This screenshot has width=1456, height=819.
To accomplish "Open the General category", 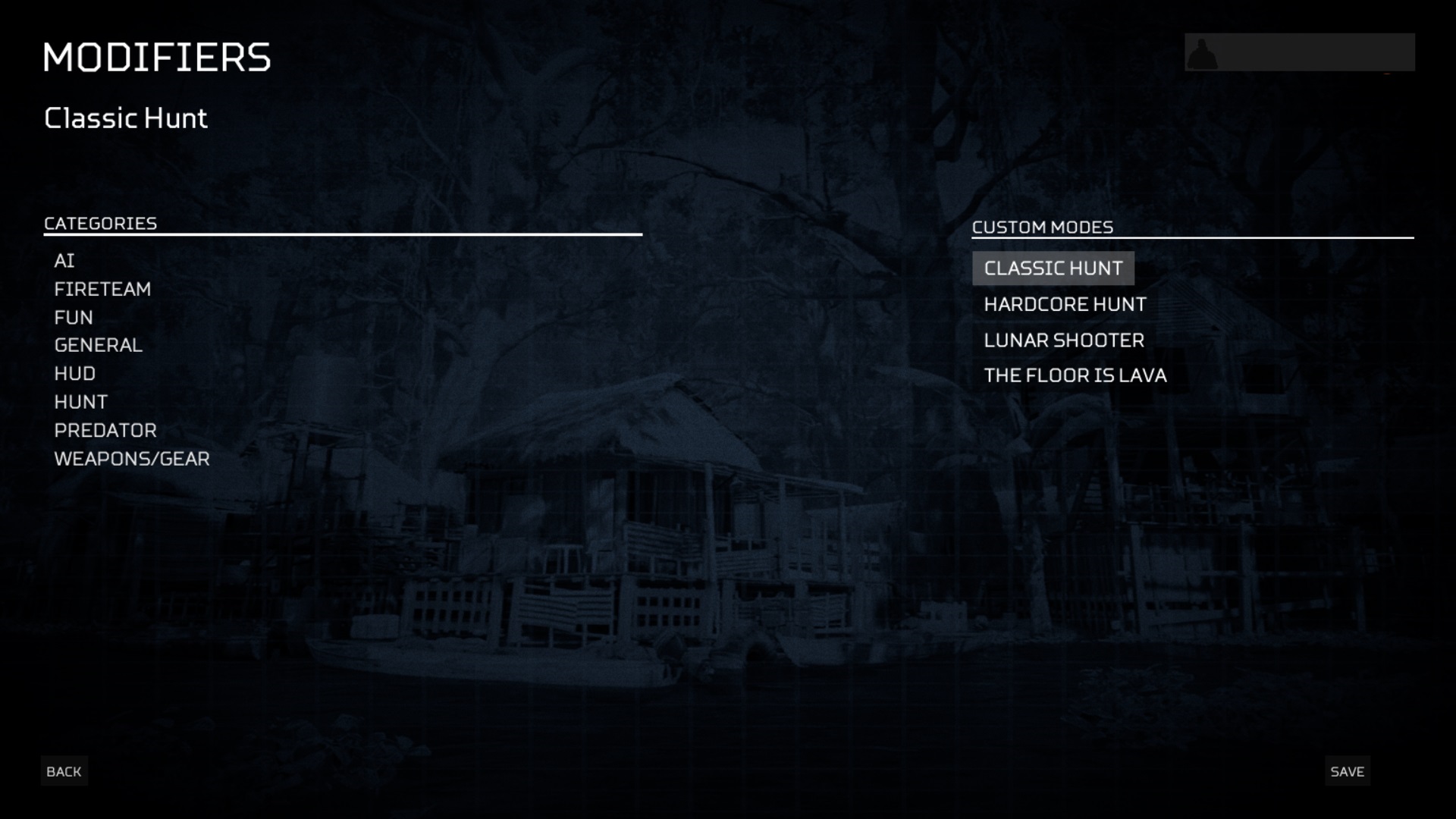I will coord(99,345).
